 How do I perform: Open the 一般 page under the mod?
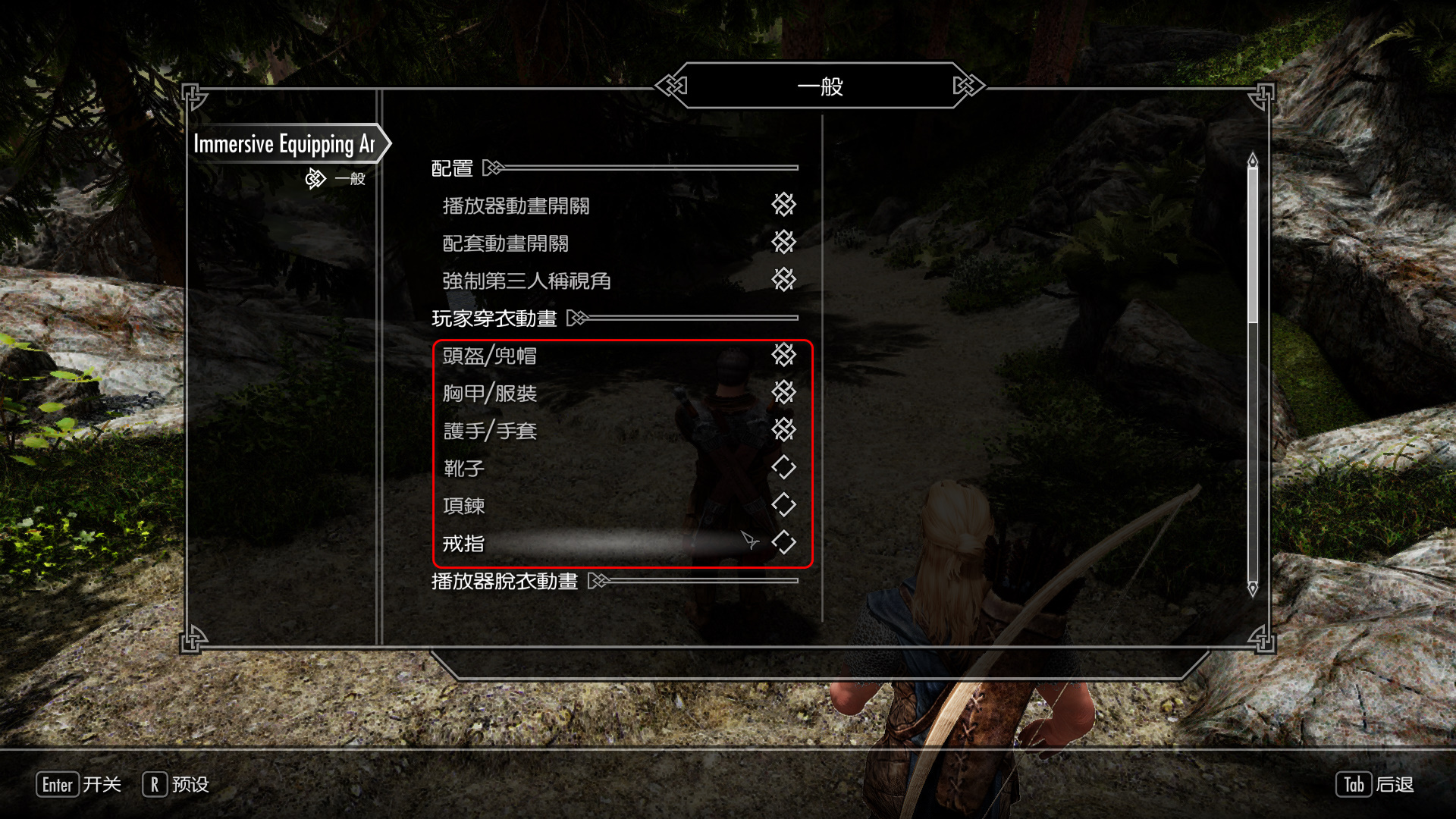point(349,179)
